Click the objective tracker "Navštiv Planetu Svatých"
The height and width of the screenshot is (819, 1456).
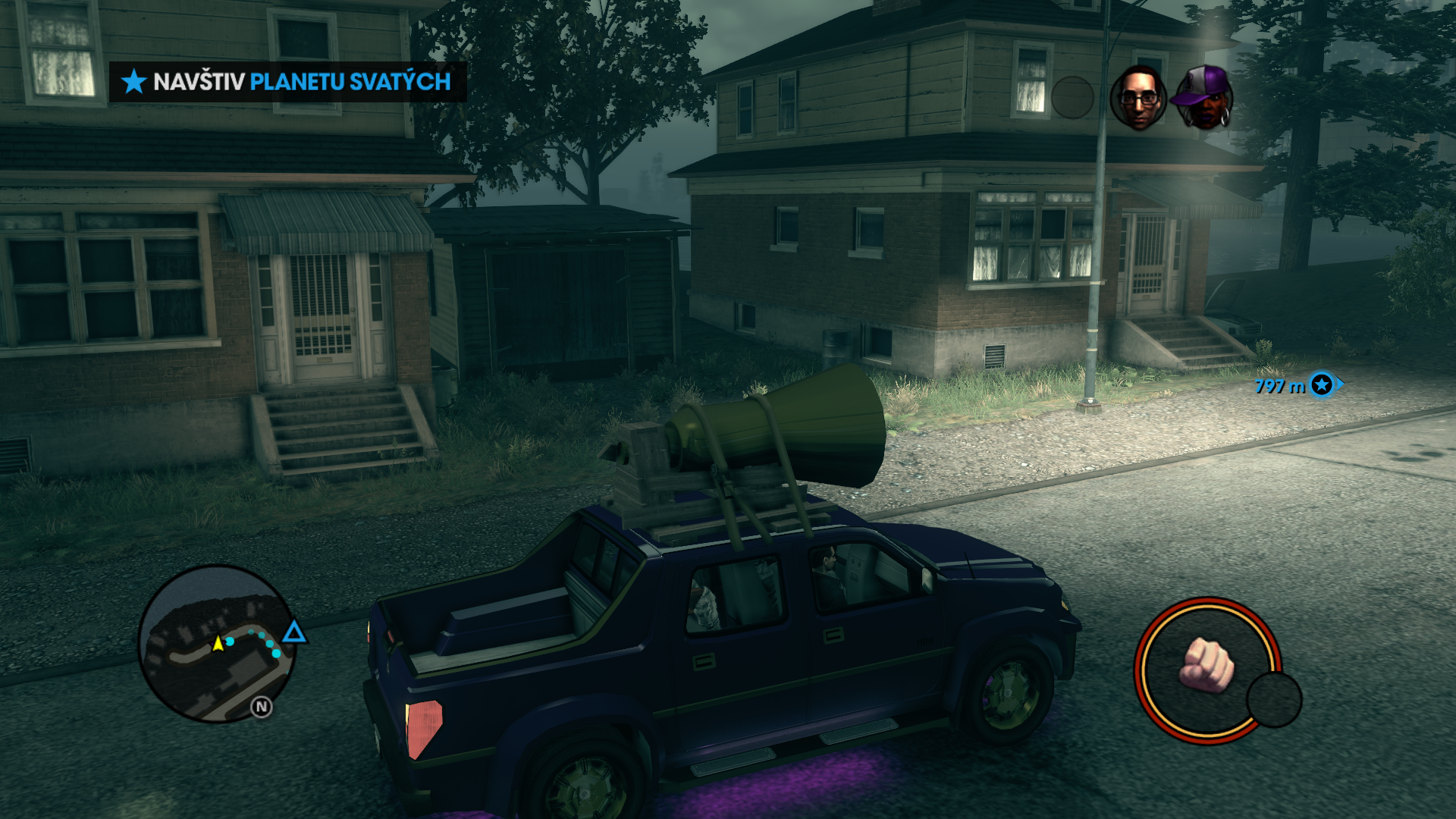[288, 82]
